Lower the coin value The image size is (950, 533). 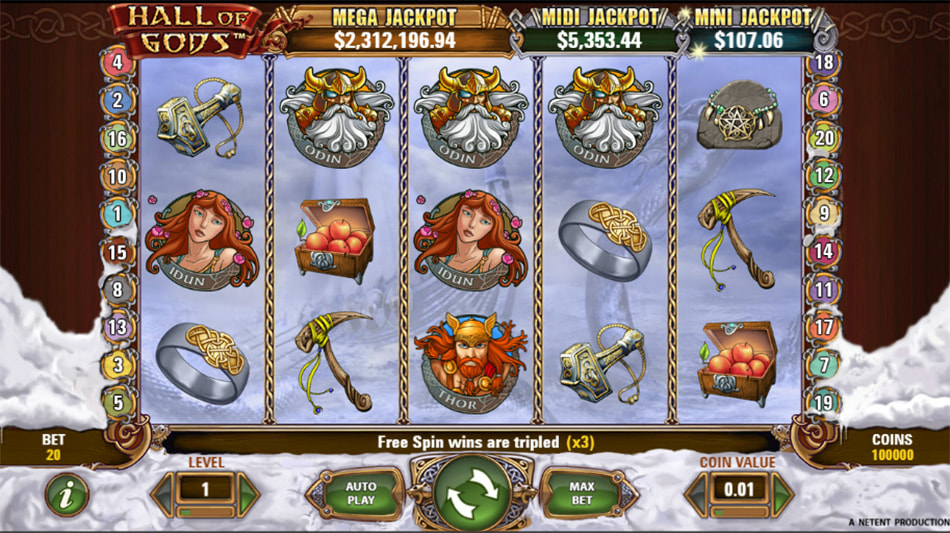[697, 494]
